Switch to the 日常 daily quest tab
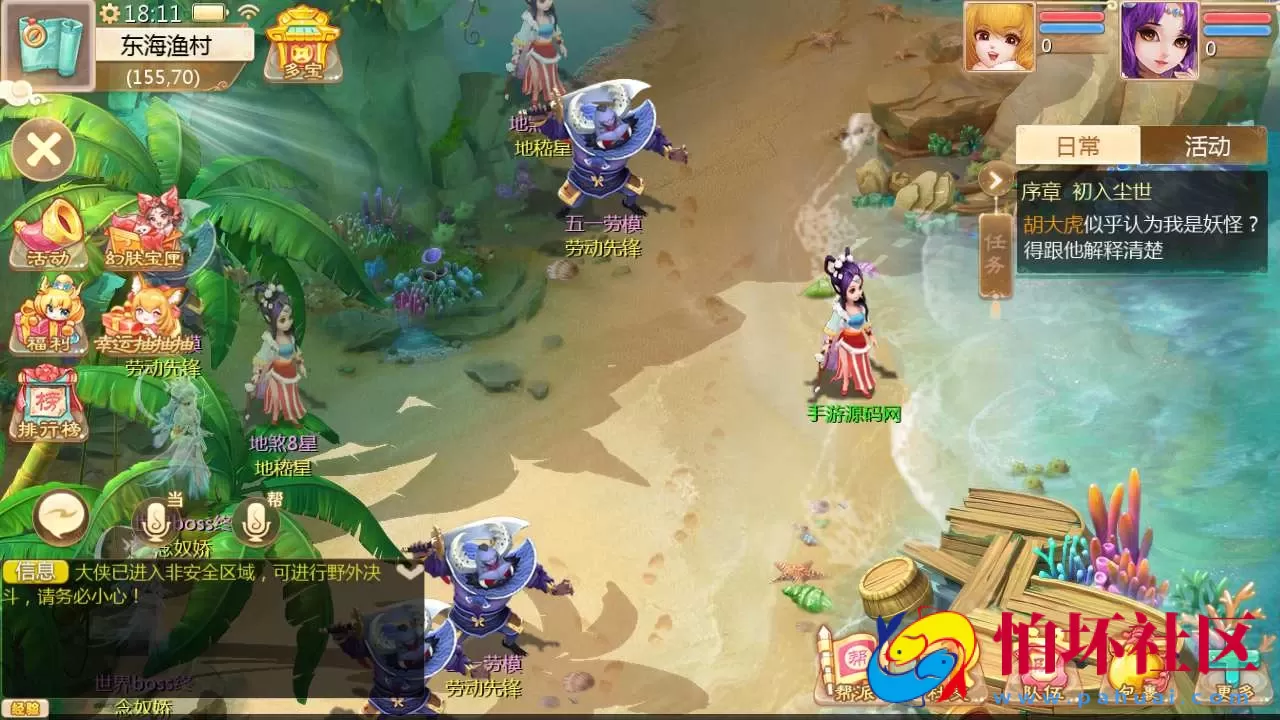This screenshot has width=1280, height=720. (1078, 146)
